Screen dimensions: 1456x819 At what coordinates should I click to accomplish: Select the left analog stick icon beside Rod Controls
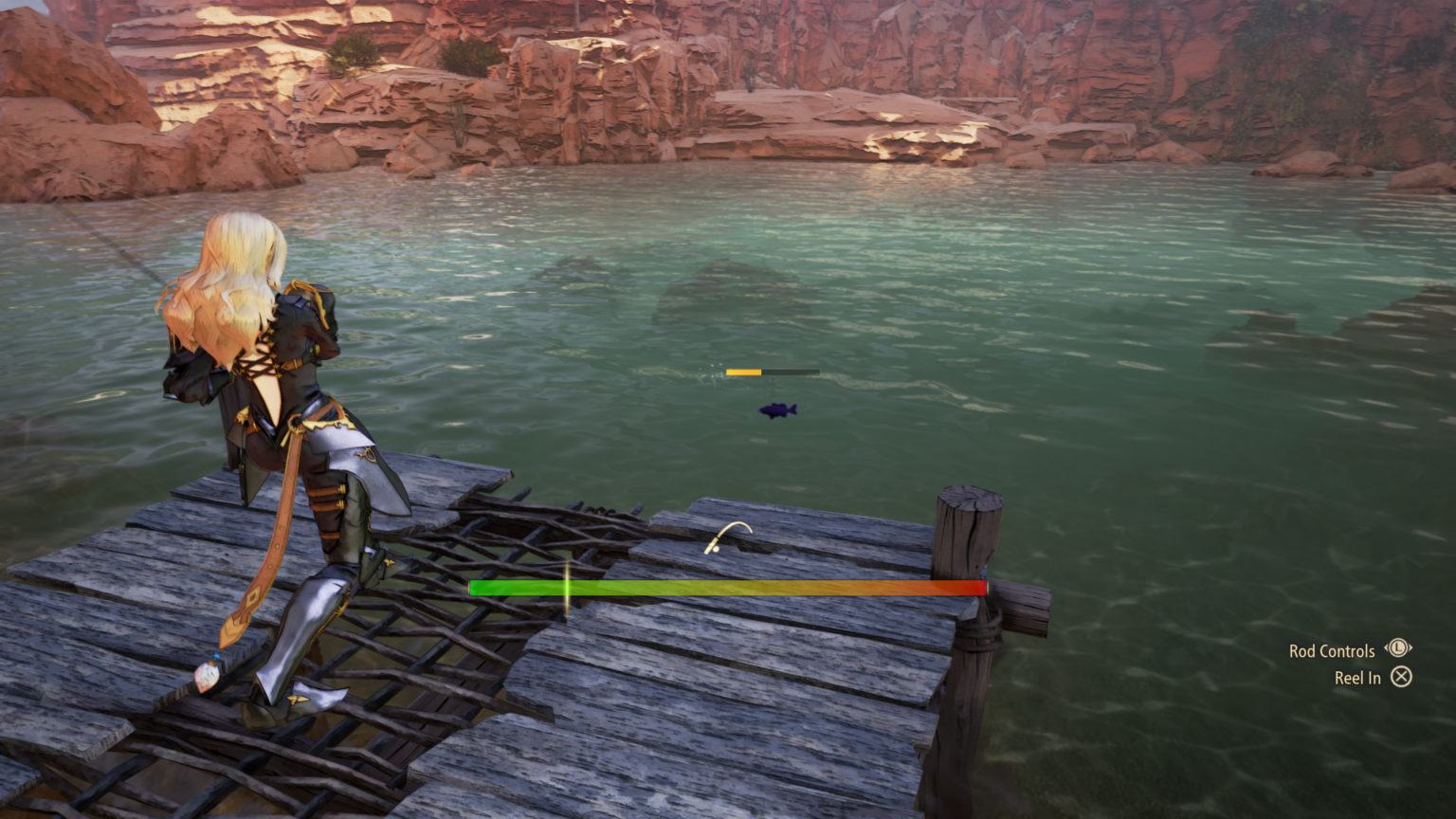(x=1398, y=647)
